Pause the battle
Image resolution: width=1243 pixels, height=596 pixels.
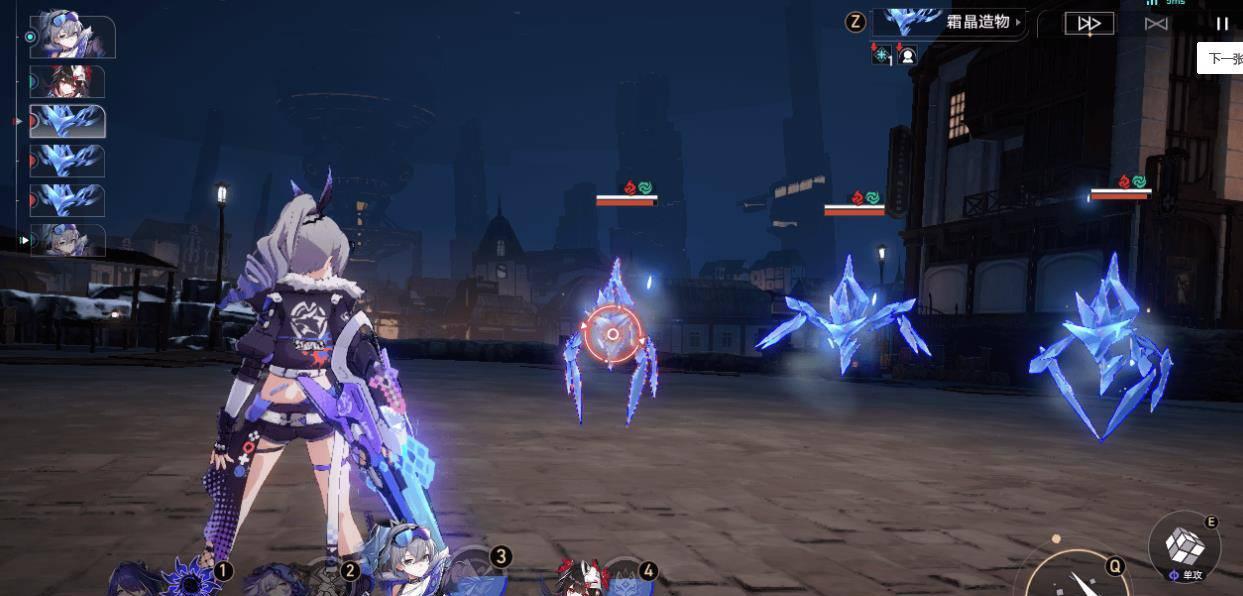click(x=1221, y=23)
